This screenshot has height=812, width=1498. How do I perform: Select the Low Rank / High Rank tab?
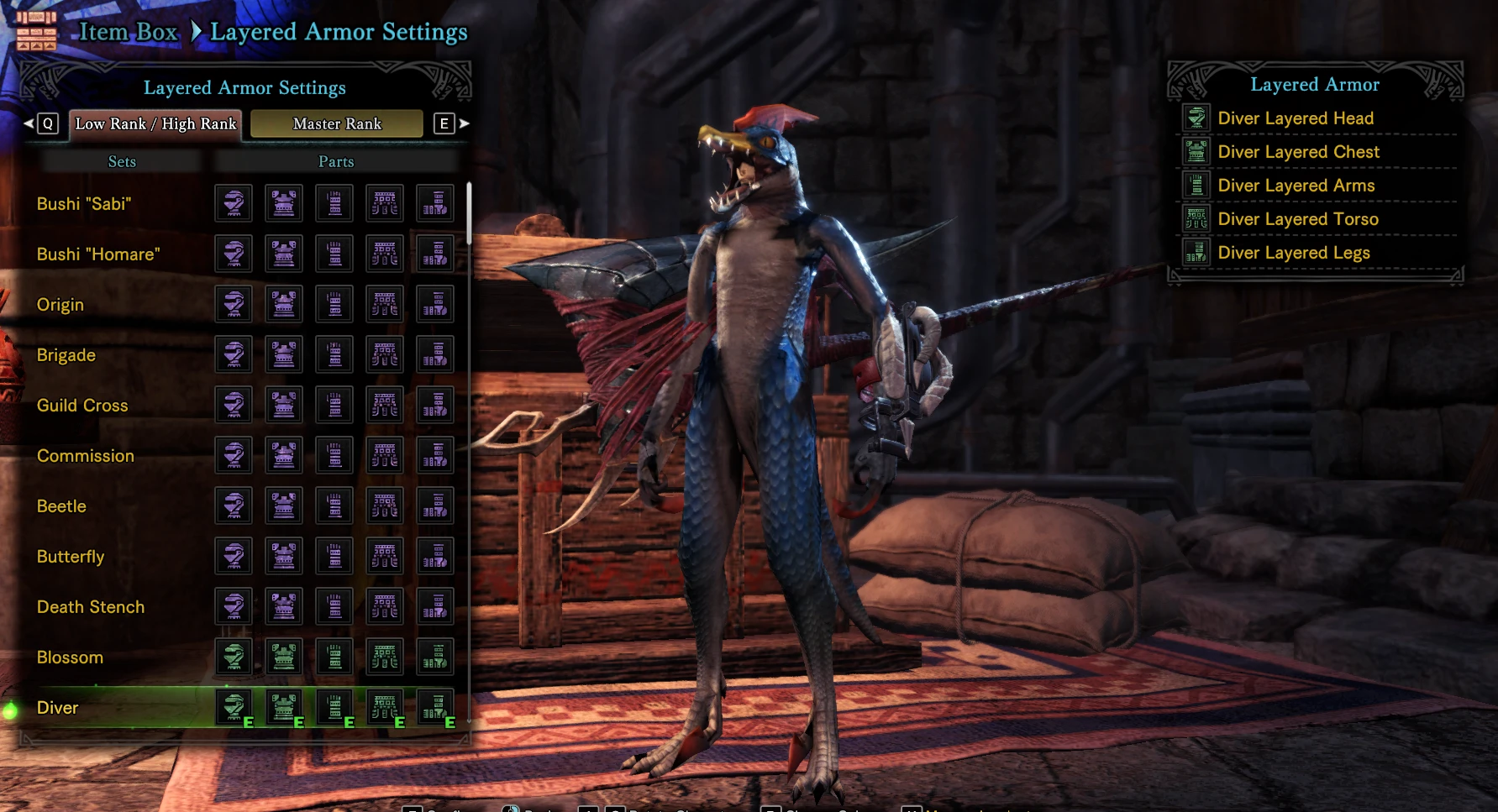[x=155, y=123]
